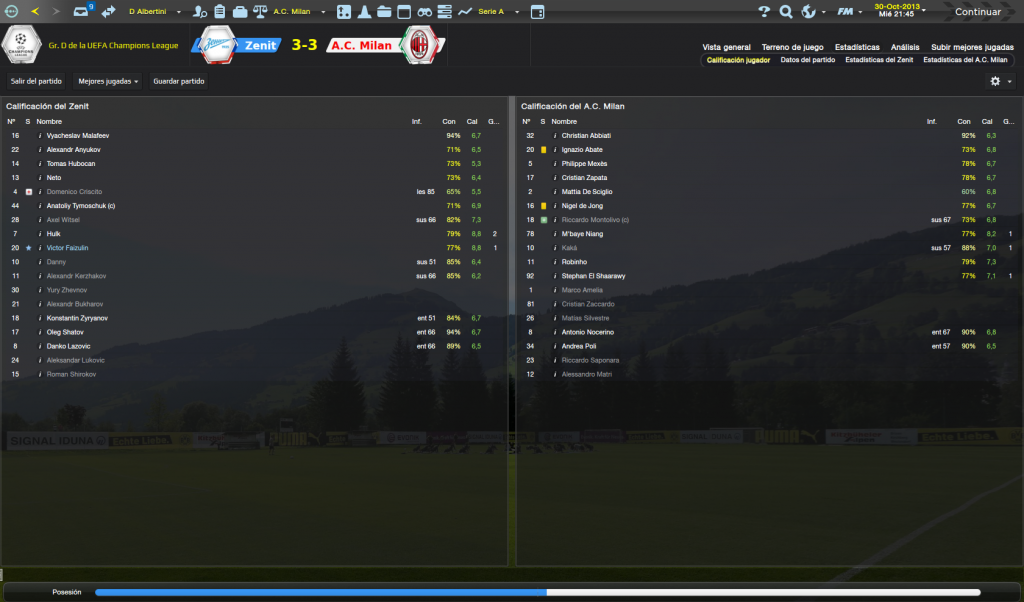
Task: Select Subir mejores jugadas
Action: (x=972, y=47)
